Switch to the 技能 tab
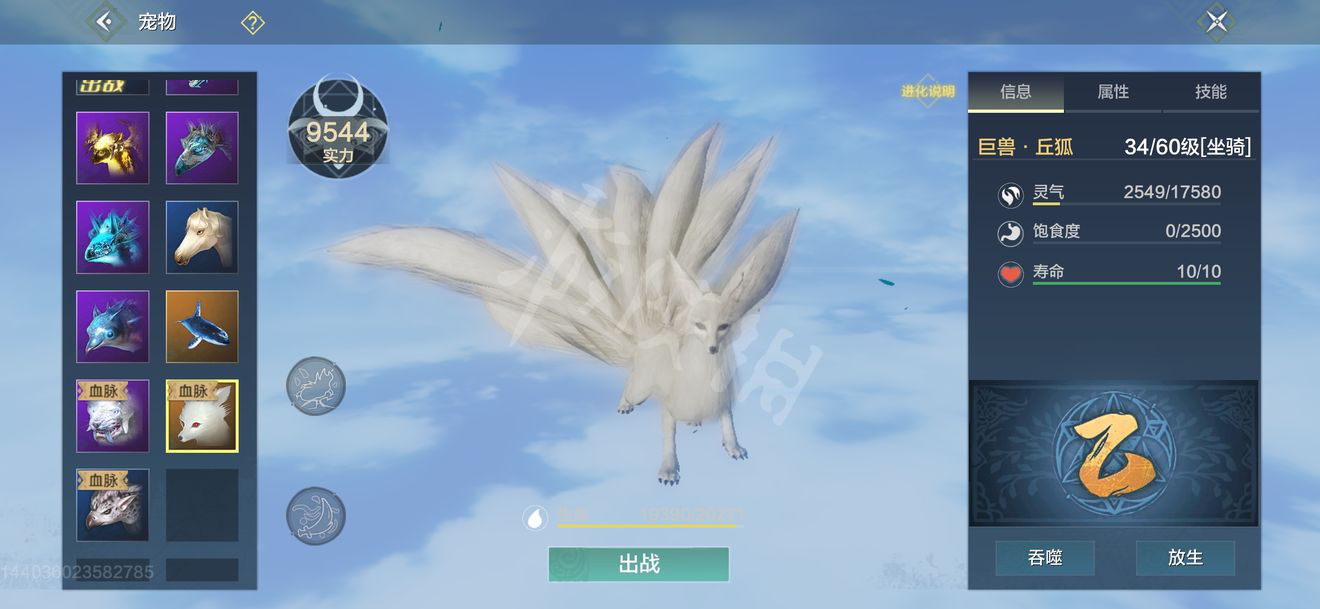 pos(1210,92)
